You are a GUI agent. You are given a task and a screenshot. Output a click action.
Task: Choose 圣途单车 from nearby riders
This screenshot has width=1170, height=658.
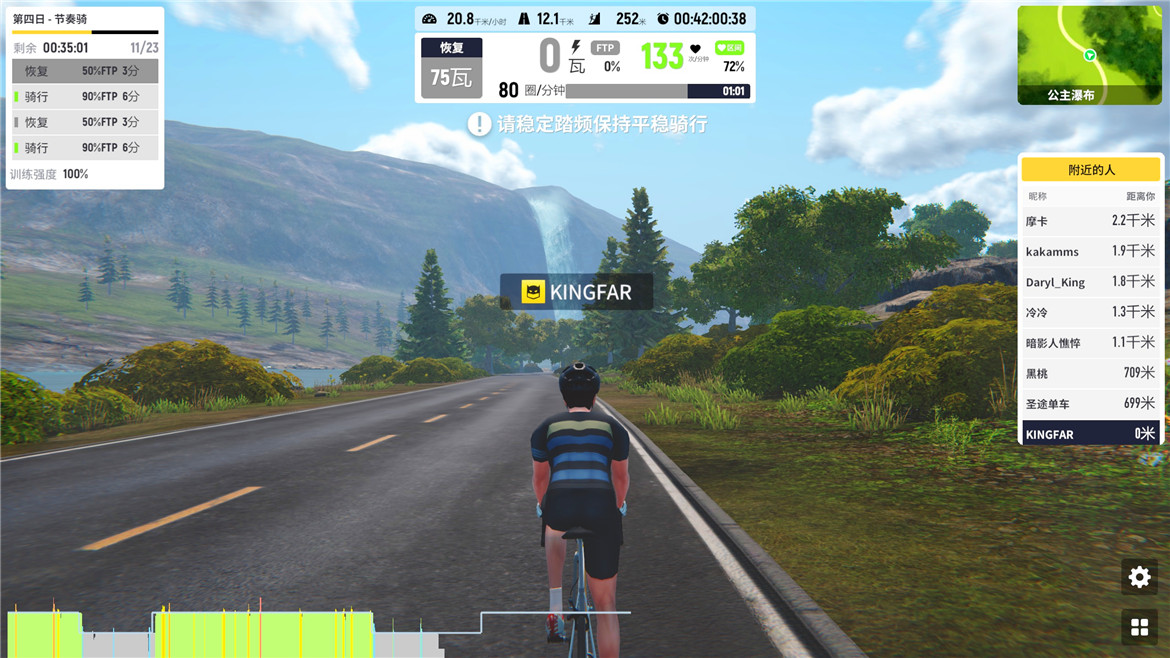[1090, 404]
